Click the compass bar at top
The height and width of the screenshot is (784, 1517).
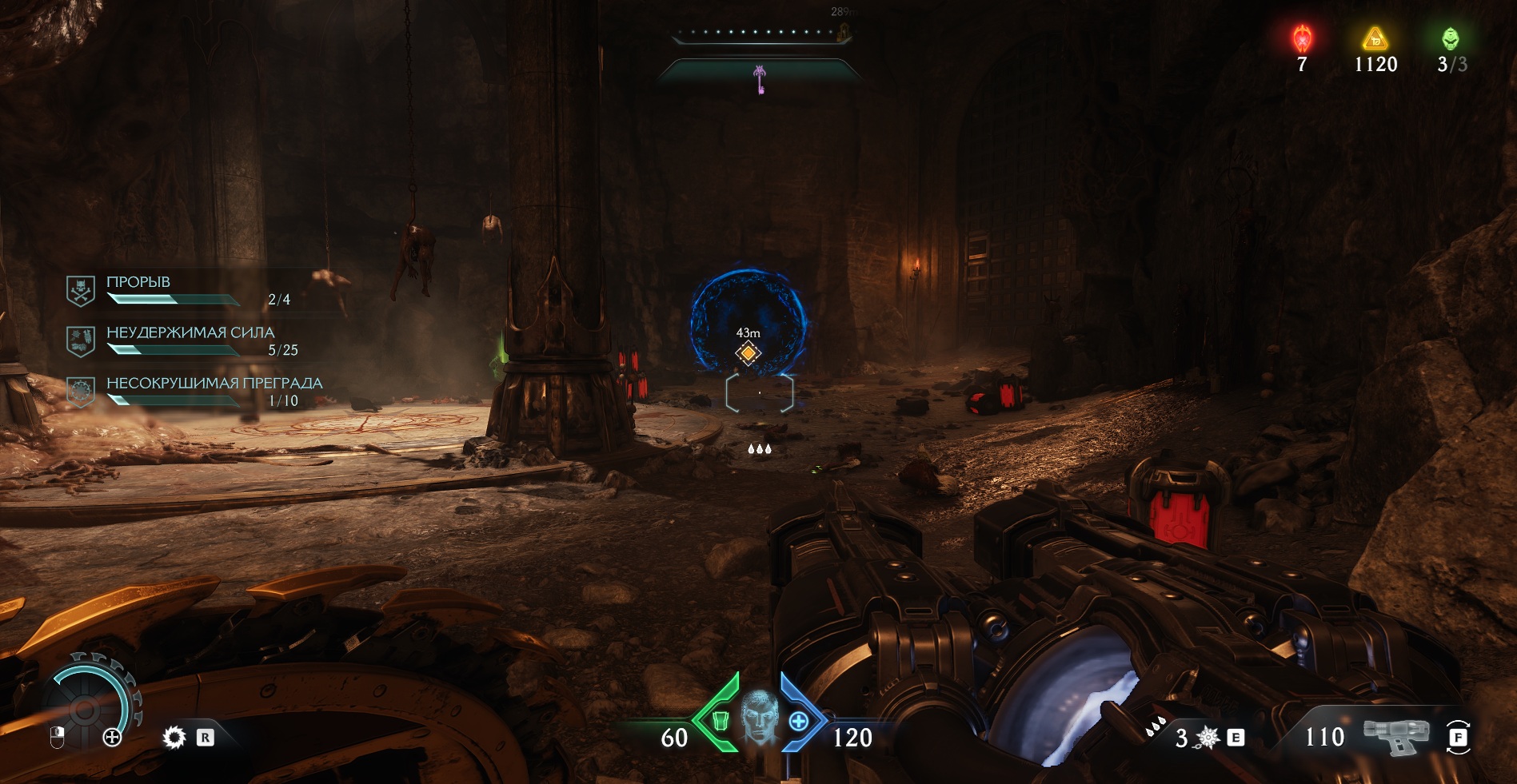coord(760,34)
